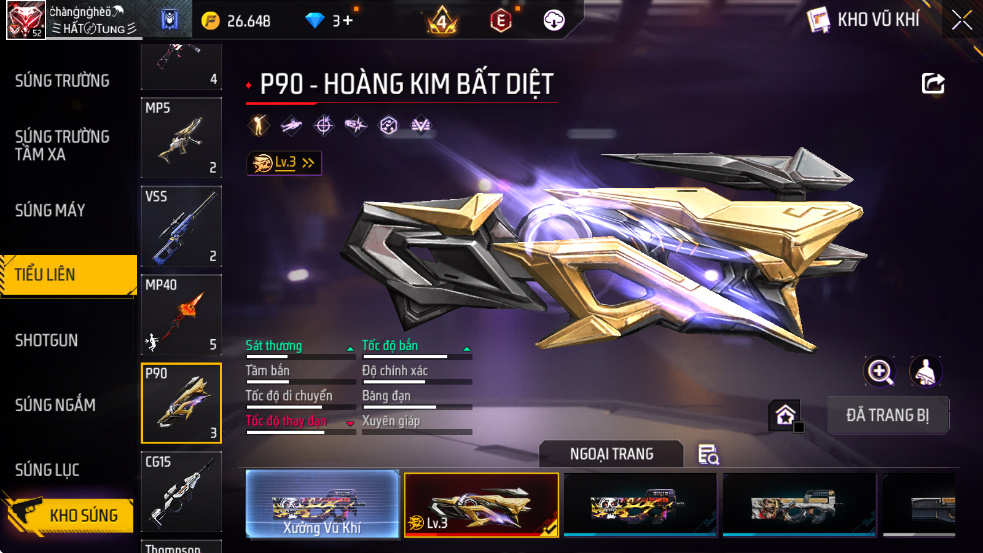Show the Súng Ngắm category
983x553 pixels.
pos(55,405)
